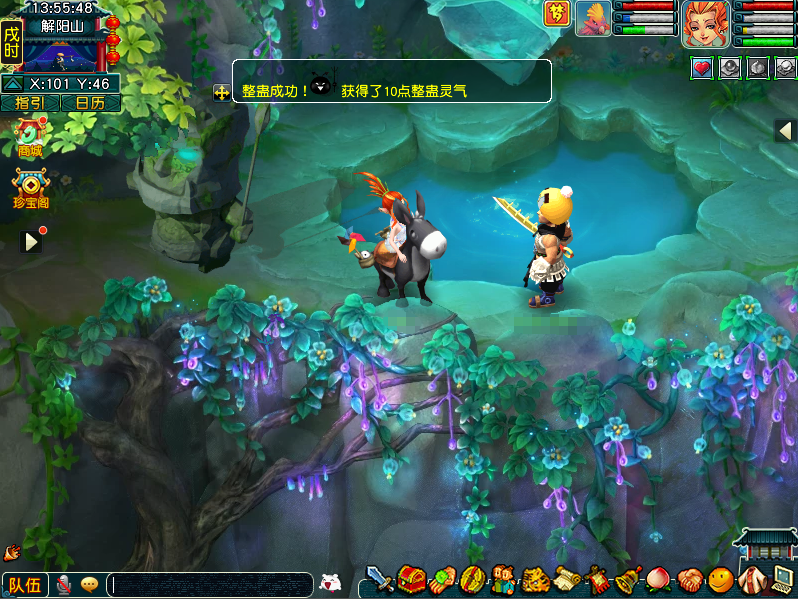Select the player character portrait

[x=706, y=24]
